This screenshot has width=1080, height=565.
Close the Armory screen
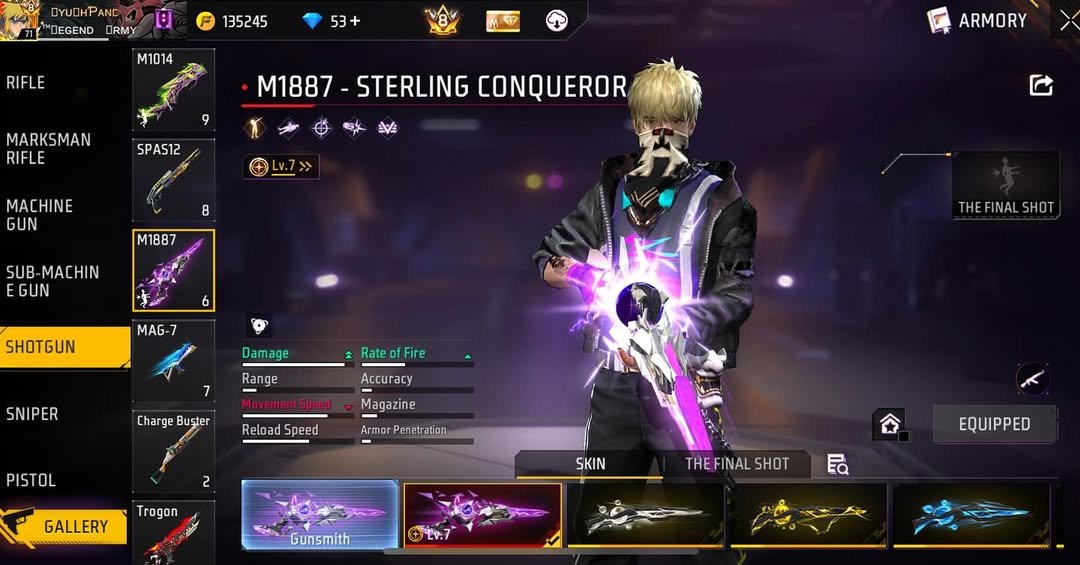[1067, 20]
